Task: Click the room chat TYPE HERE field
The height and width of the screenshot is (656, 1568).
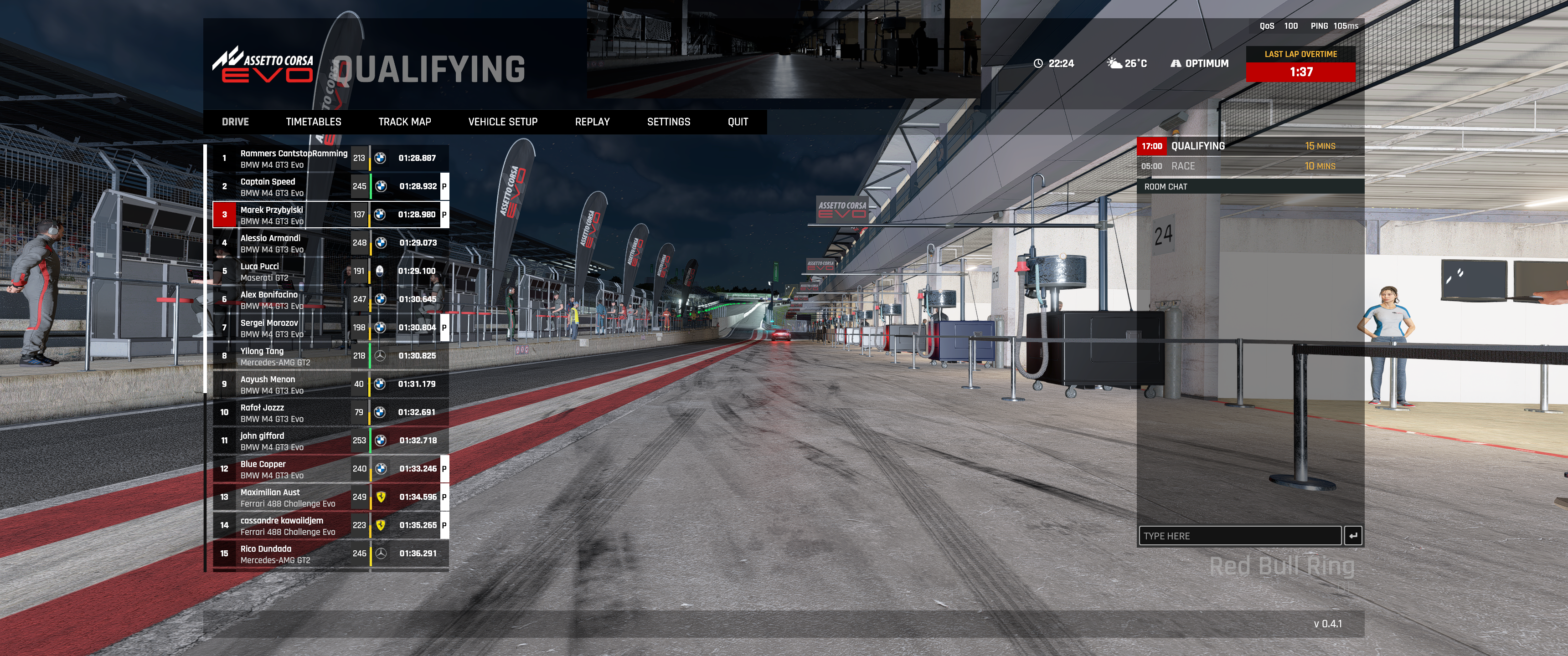Action: tap(1239, 536)
